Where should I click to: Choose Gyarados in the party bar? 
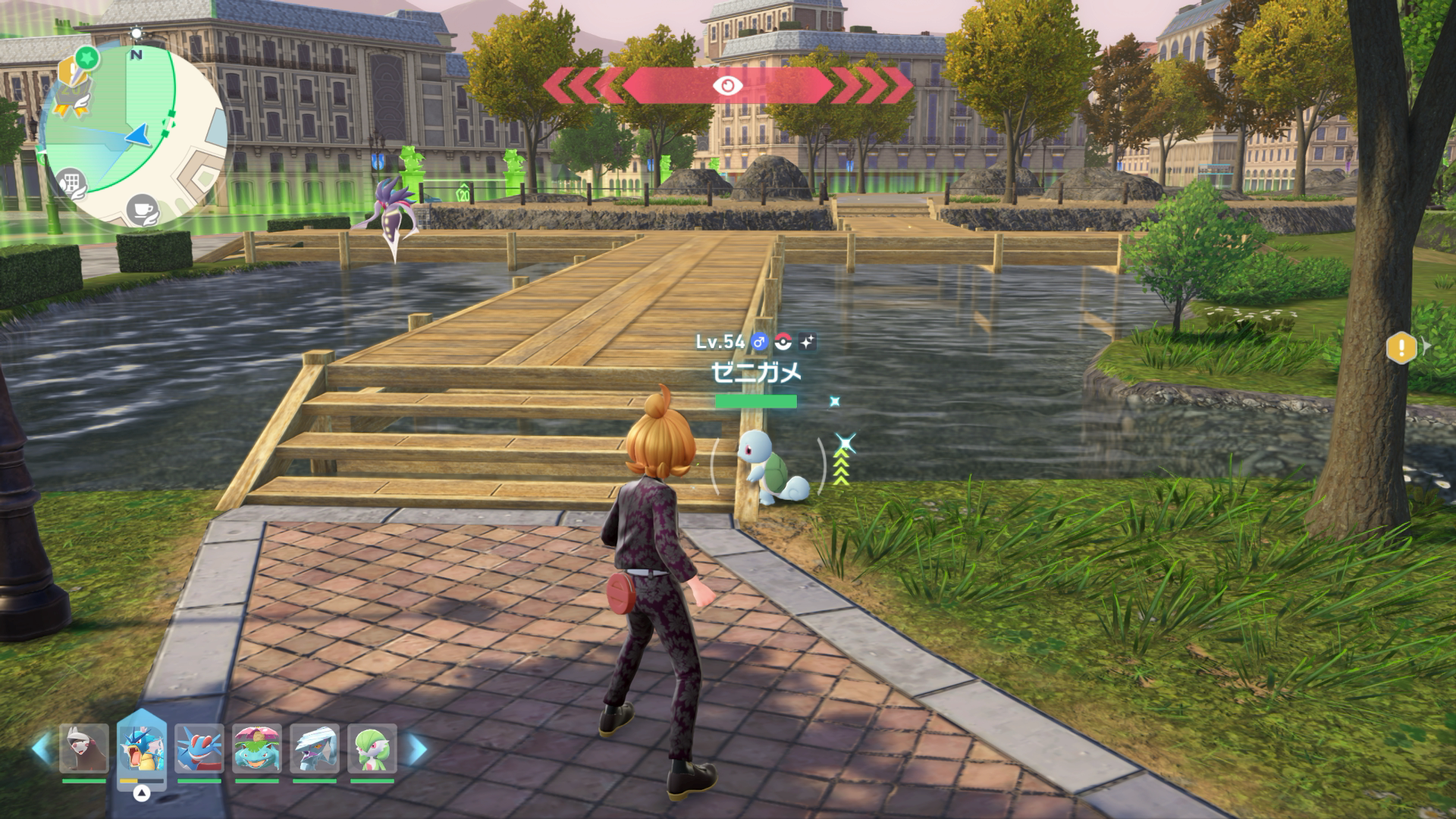click(142, 749)
